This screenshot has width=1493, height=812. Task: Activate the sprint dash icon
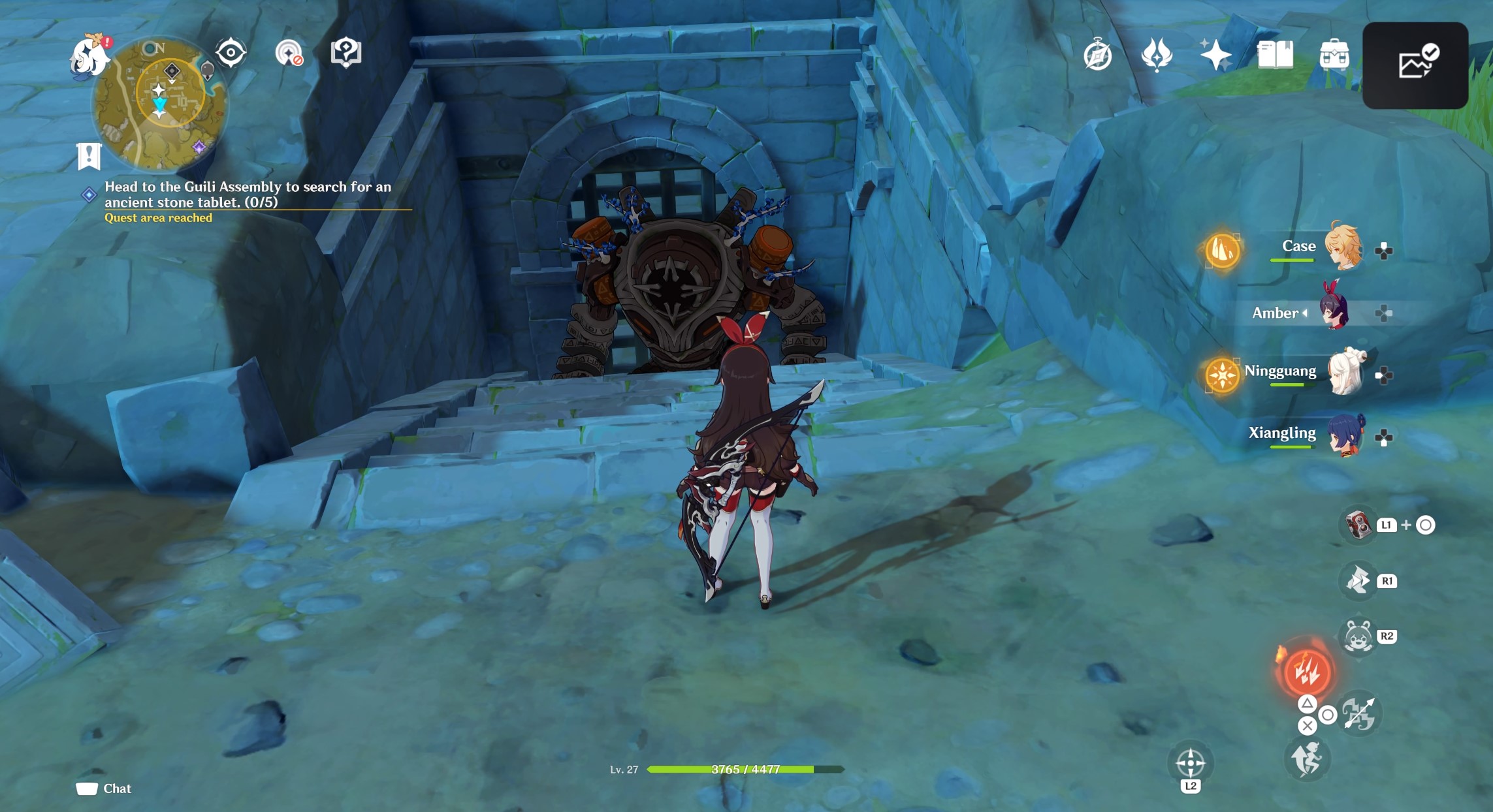click(x=1306, y=759)
